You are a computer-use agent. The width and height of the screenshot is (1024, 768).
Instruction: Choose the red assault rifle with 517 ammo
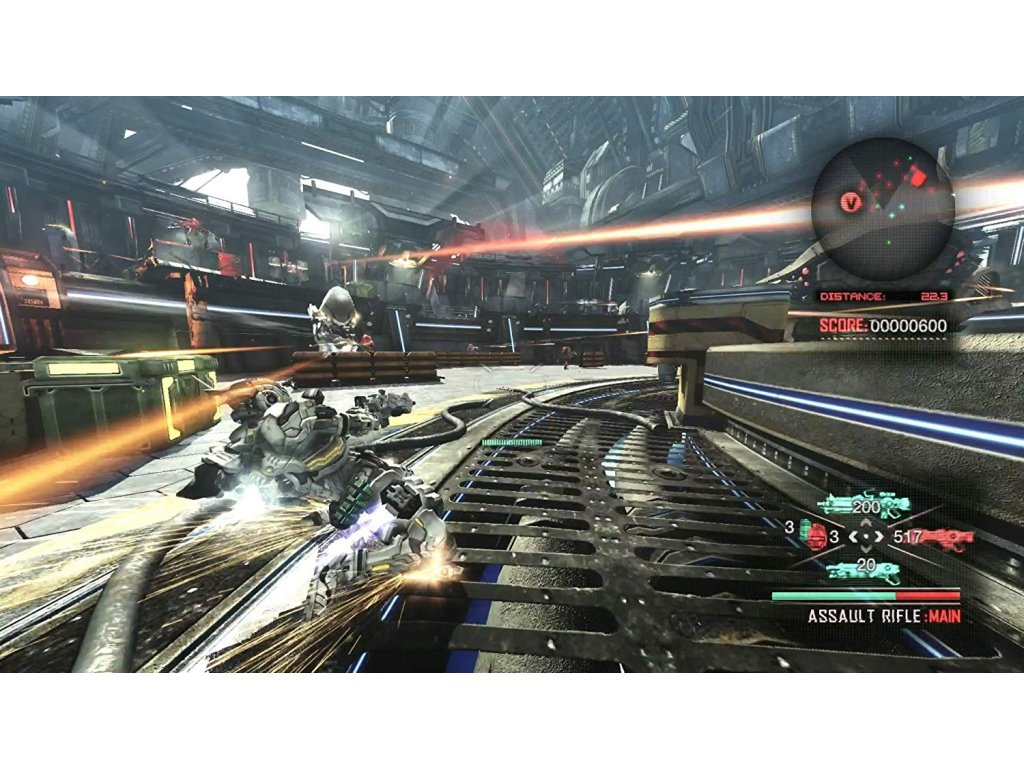[x=944, y=538]
